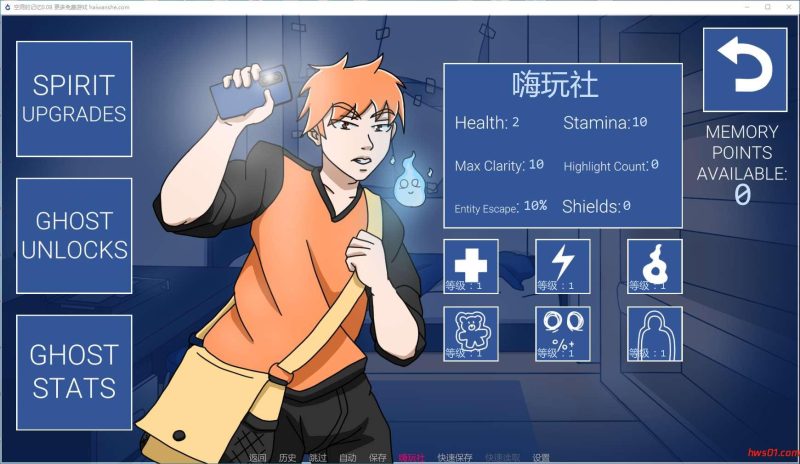Image resolution: width=800 pixels, height=464 pixels.
Task: Show the Ghost Stats panel
Action: [x=74, y=372]
